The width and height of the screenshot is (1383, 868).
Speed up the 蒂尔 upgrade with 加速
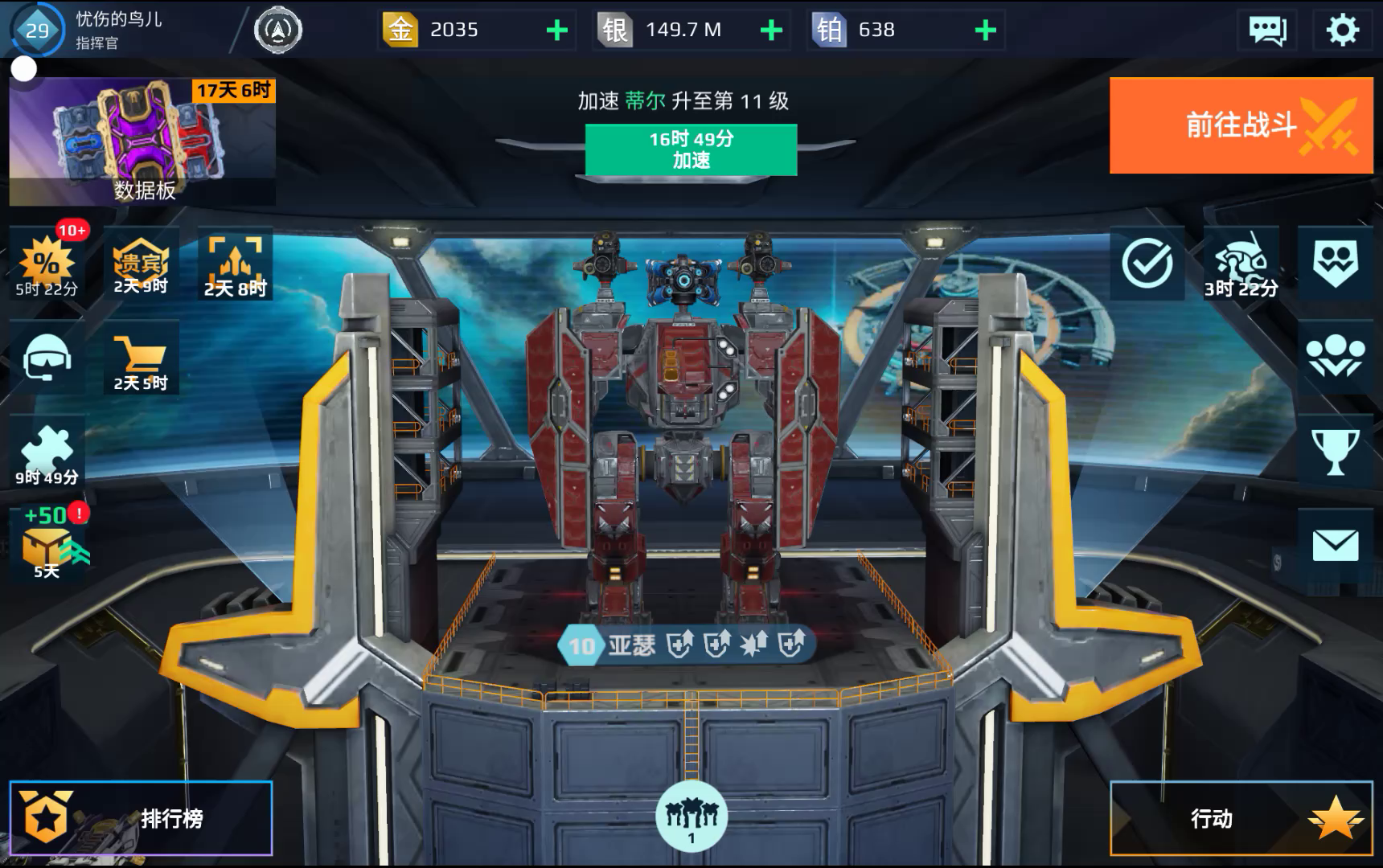(691, 149)
